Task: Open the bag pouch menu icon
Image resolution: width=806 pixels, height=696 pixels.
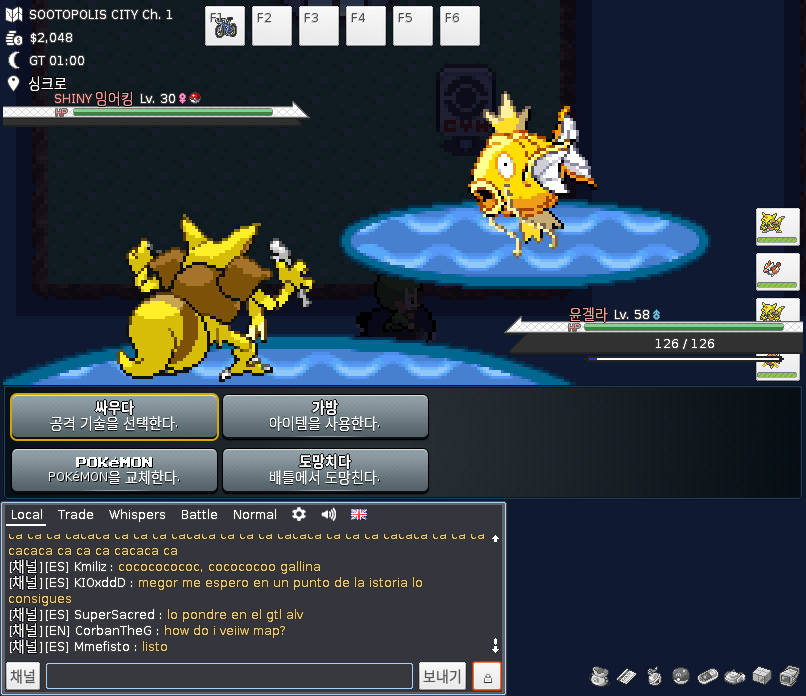Action: coord(600,676)
